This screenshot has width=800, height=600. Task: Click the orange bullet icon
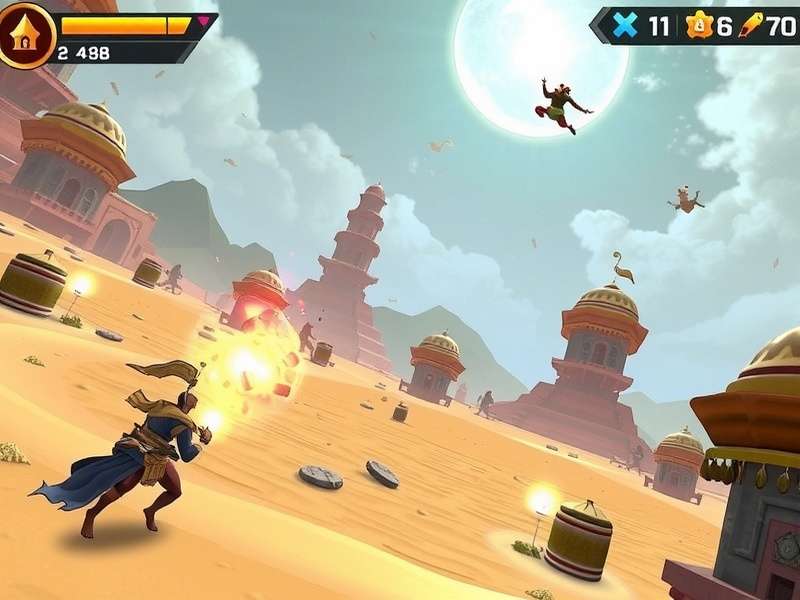750,26
